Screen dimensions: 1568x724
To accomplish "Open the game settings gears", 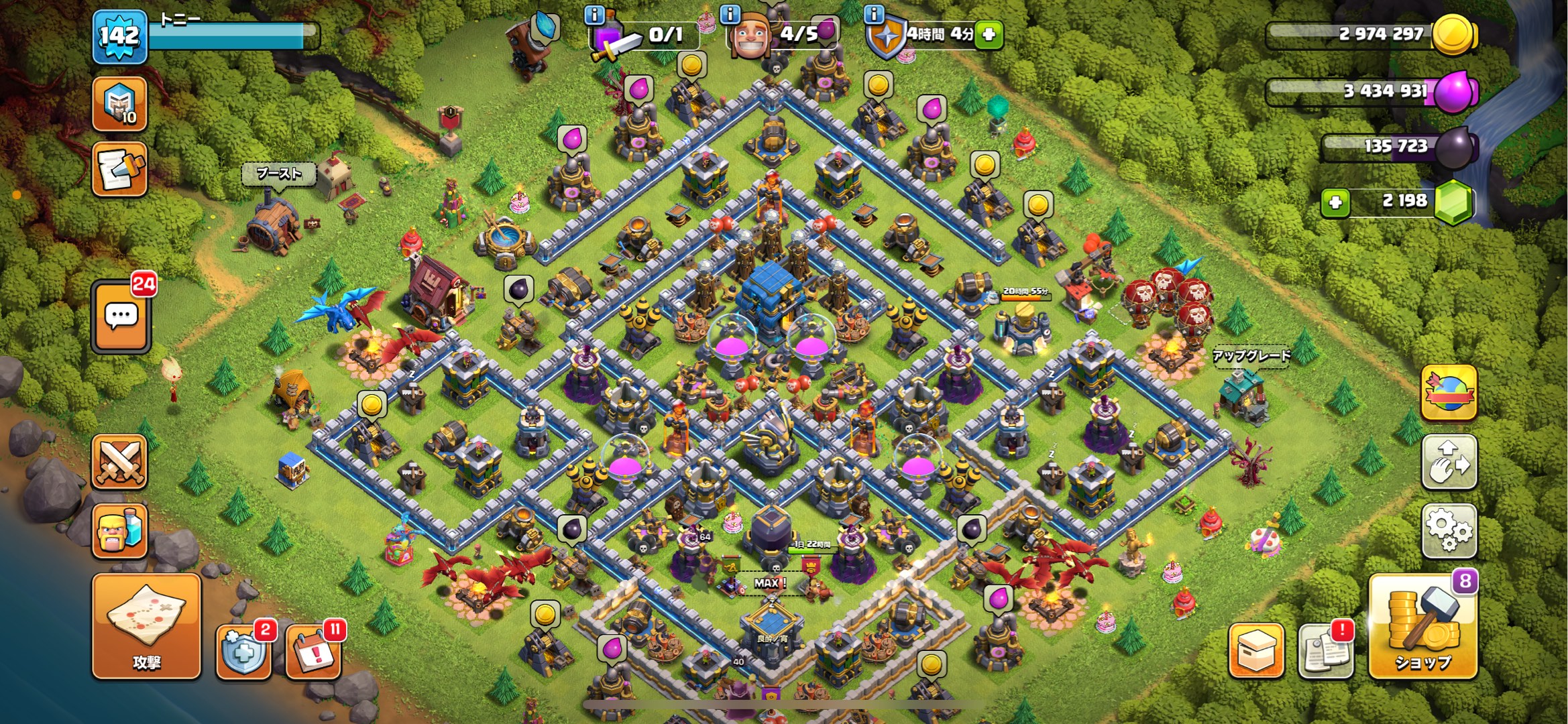I will coord(1449,530).
